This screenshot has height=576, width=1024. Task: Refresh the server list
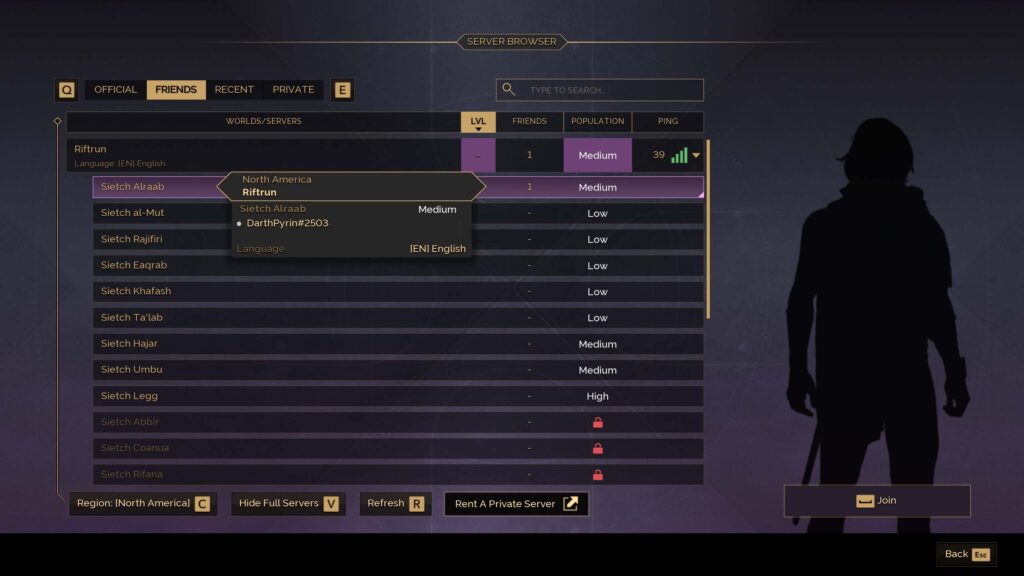pos(395,504)
